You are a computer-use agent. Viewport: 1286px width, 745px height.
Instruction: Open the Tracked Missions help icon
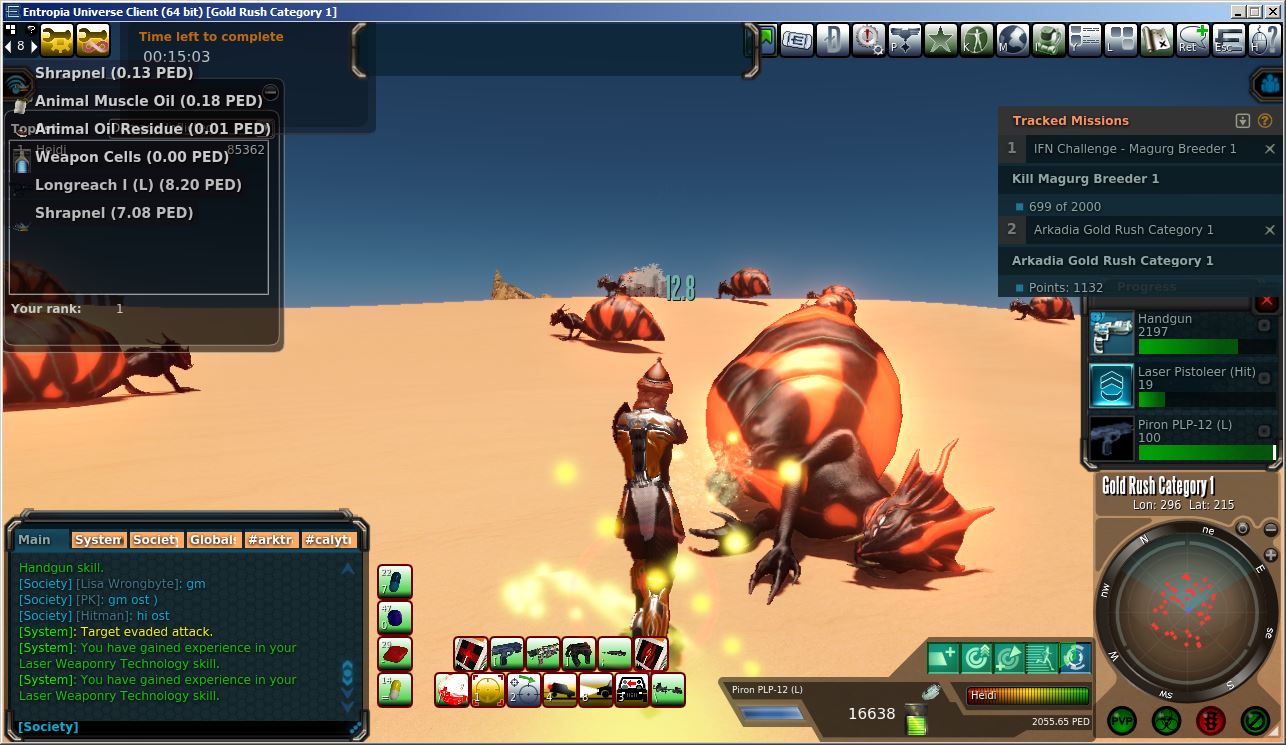coord(1264,121)
